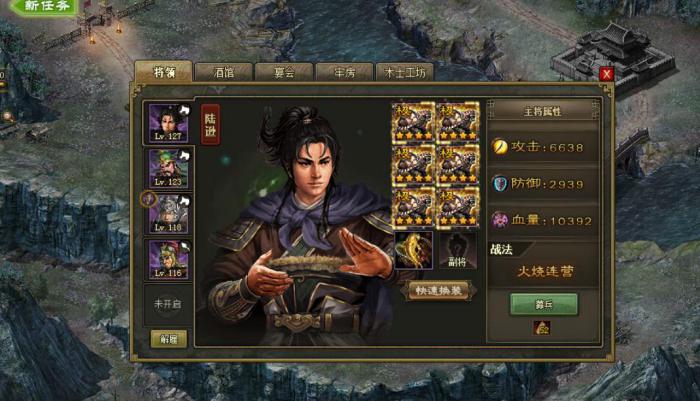700x401 pixels.
Task: Activate the 快速换装 quick equip button
Action: pyautogui.click(x=436, y=290)
